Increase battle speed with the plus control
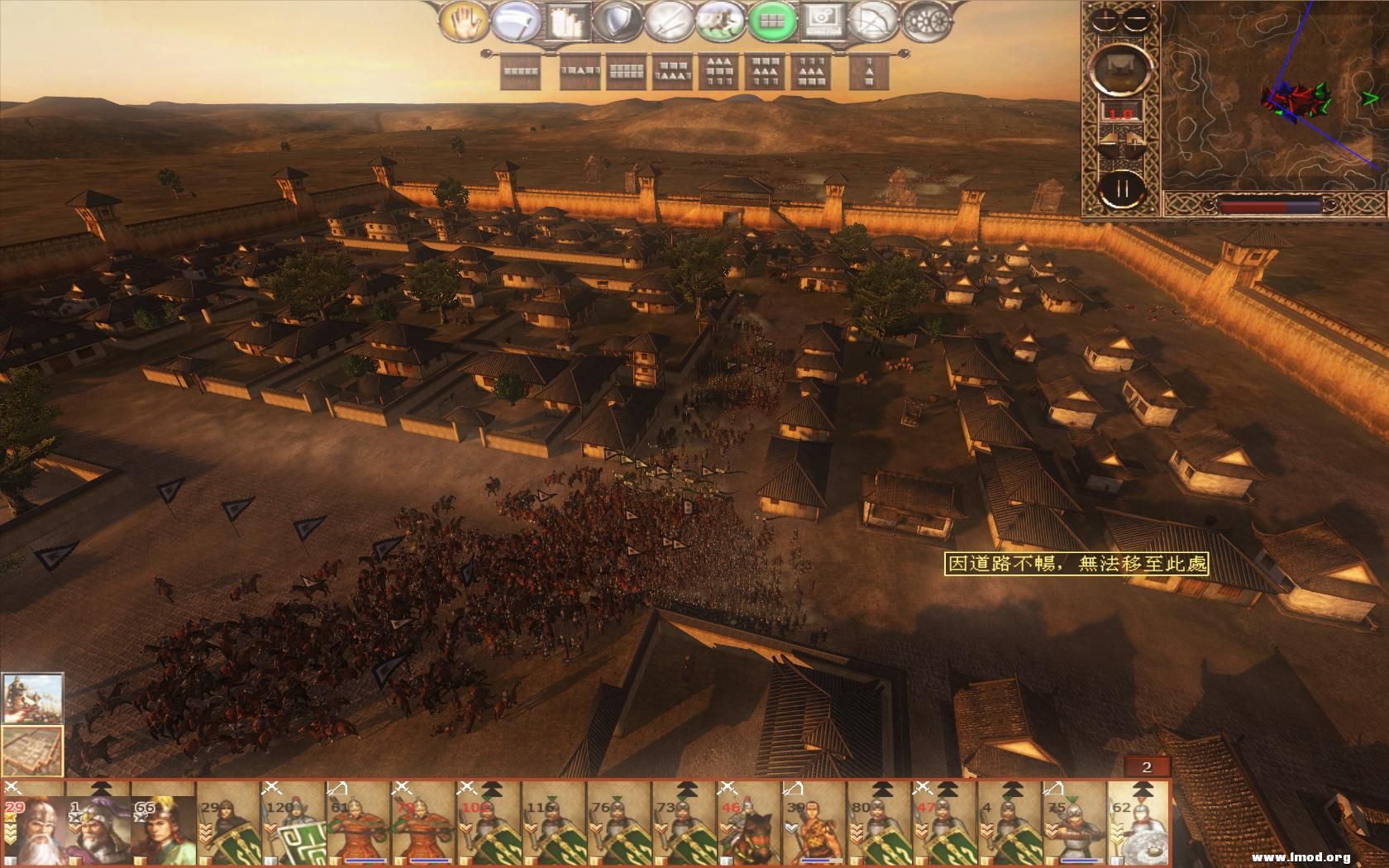This screenshot has height=868, width=1389. [1134, 143]
